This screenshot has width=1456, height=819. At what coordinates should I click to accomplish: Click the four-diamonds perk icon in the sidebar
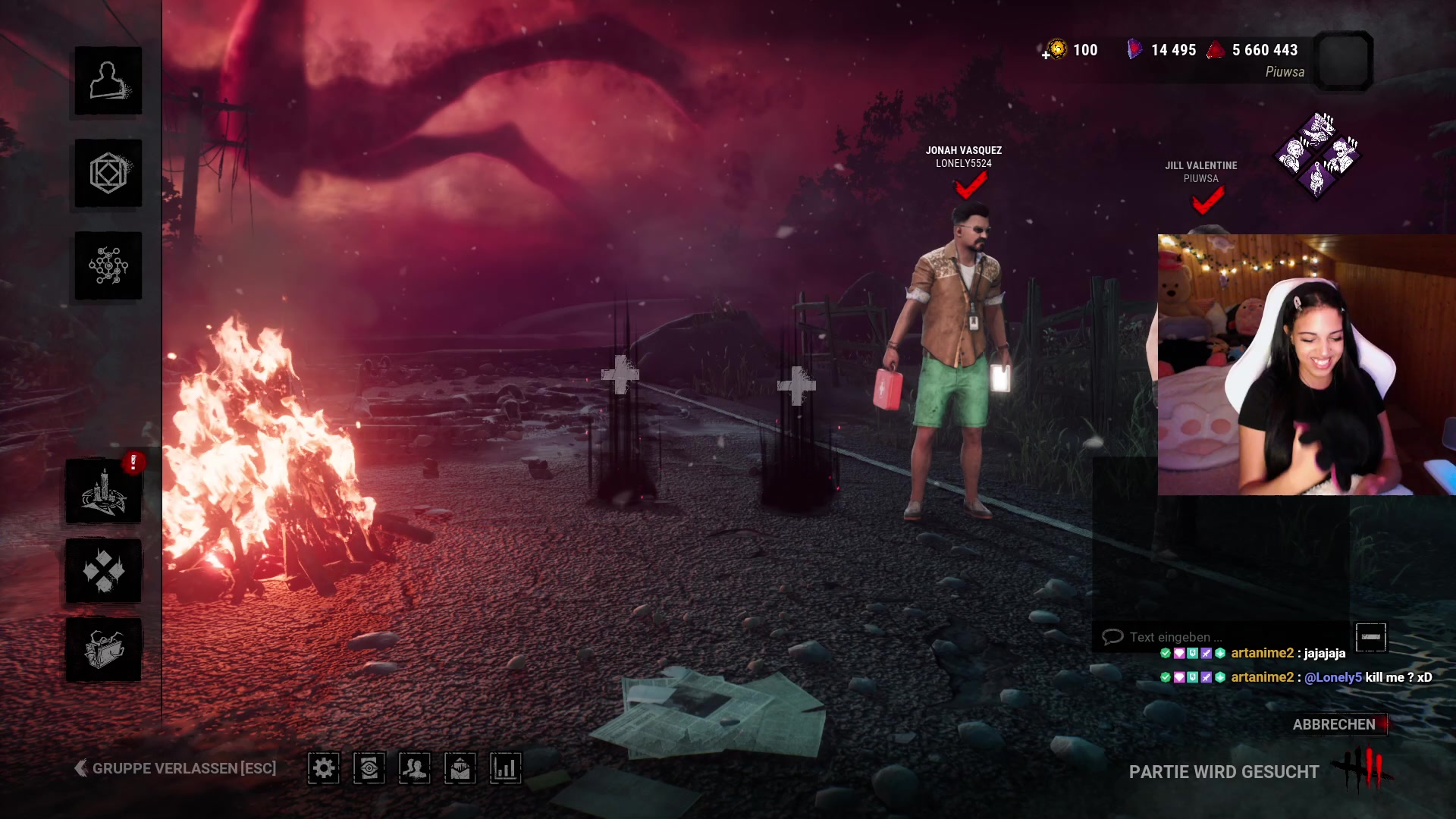(104, 571)
